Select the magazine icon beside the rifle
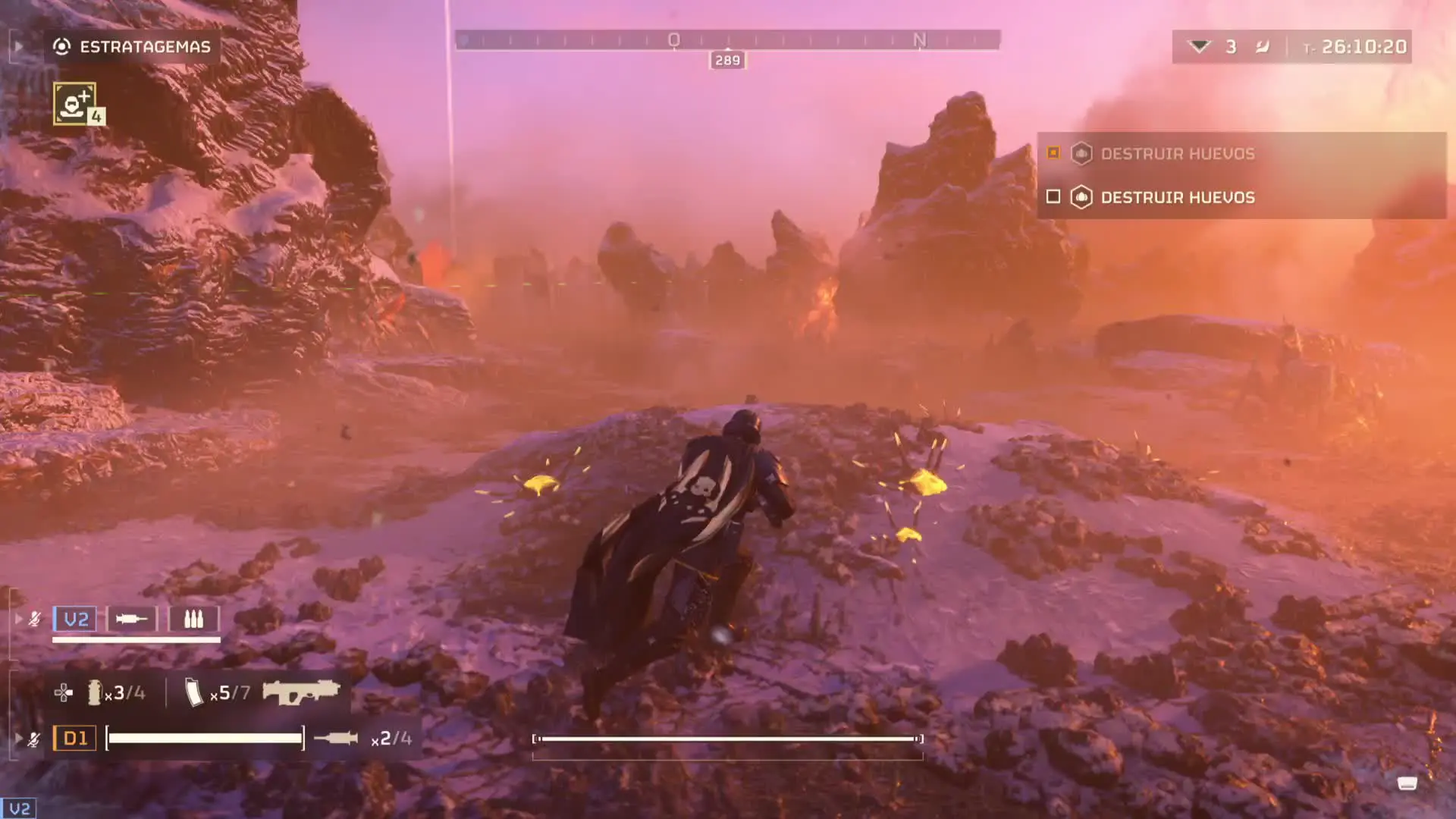 point(194,692)
